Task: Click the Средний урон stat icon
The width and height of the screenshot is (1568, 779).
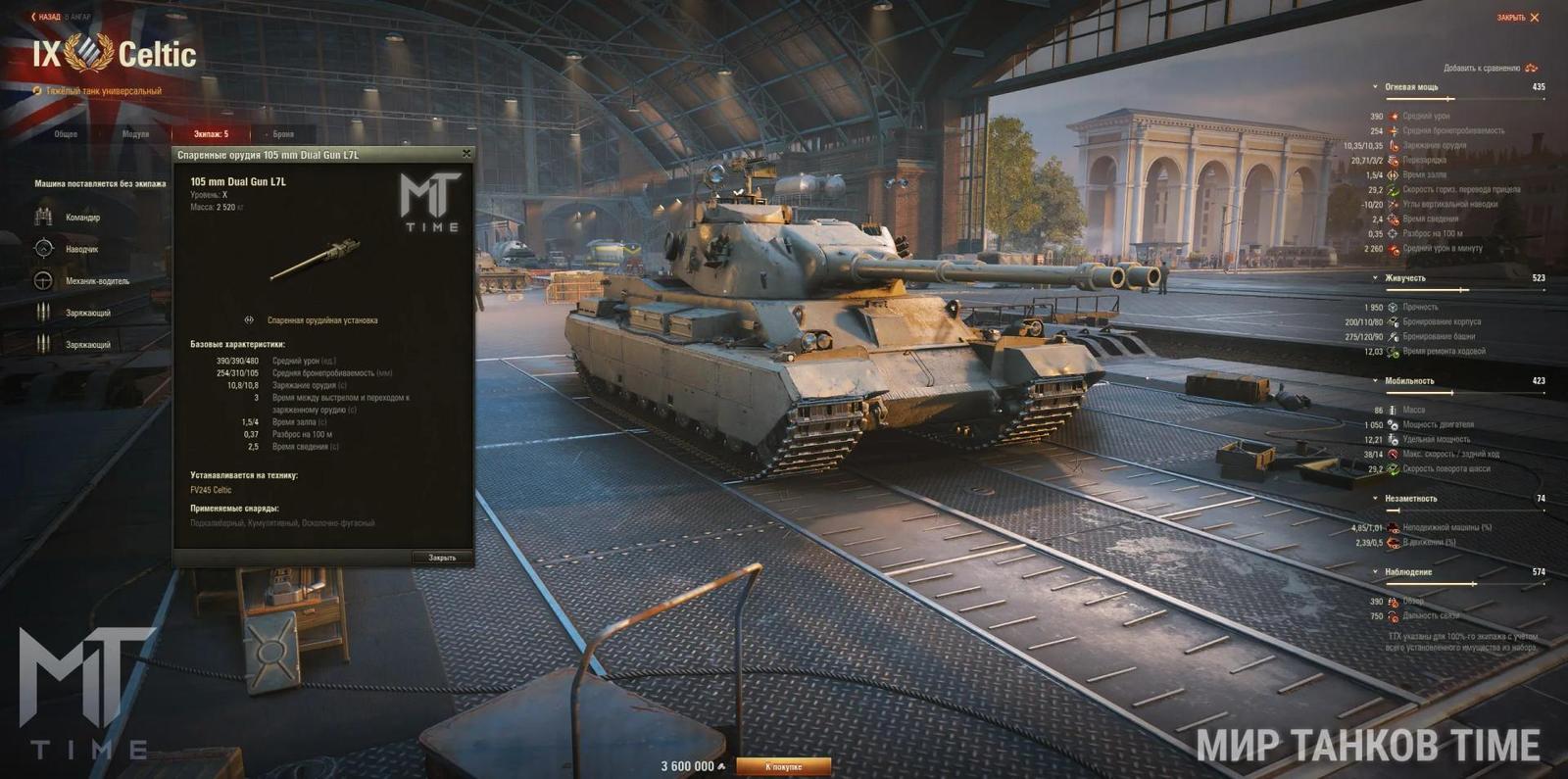Action: [1394, 116]
